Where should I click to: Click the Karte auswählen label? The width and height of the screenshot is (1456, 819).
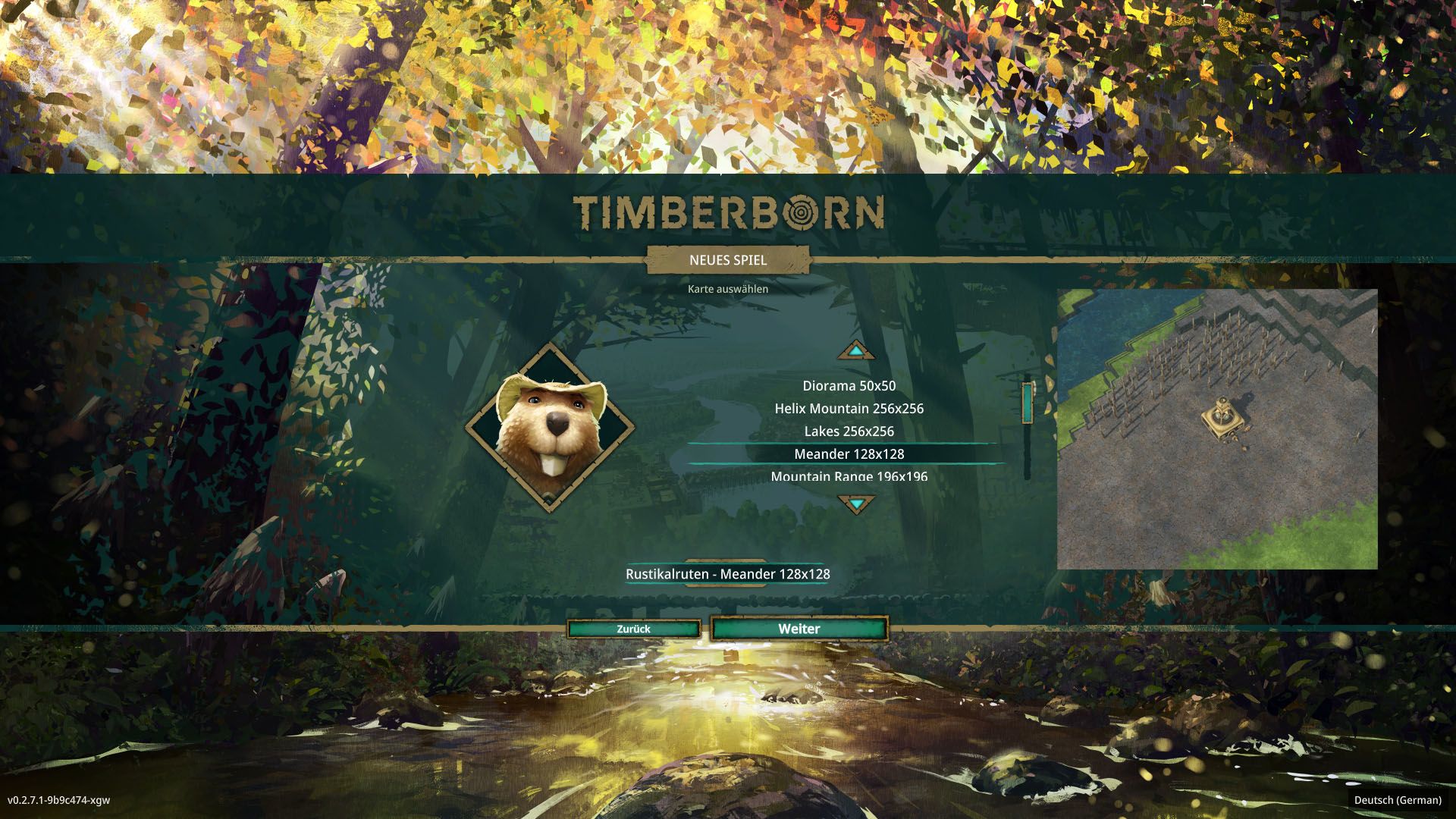(727, 290)
